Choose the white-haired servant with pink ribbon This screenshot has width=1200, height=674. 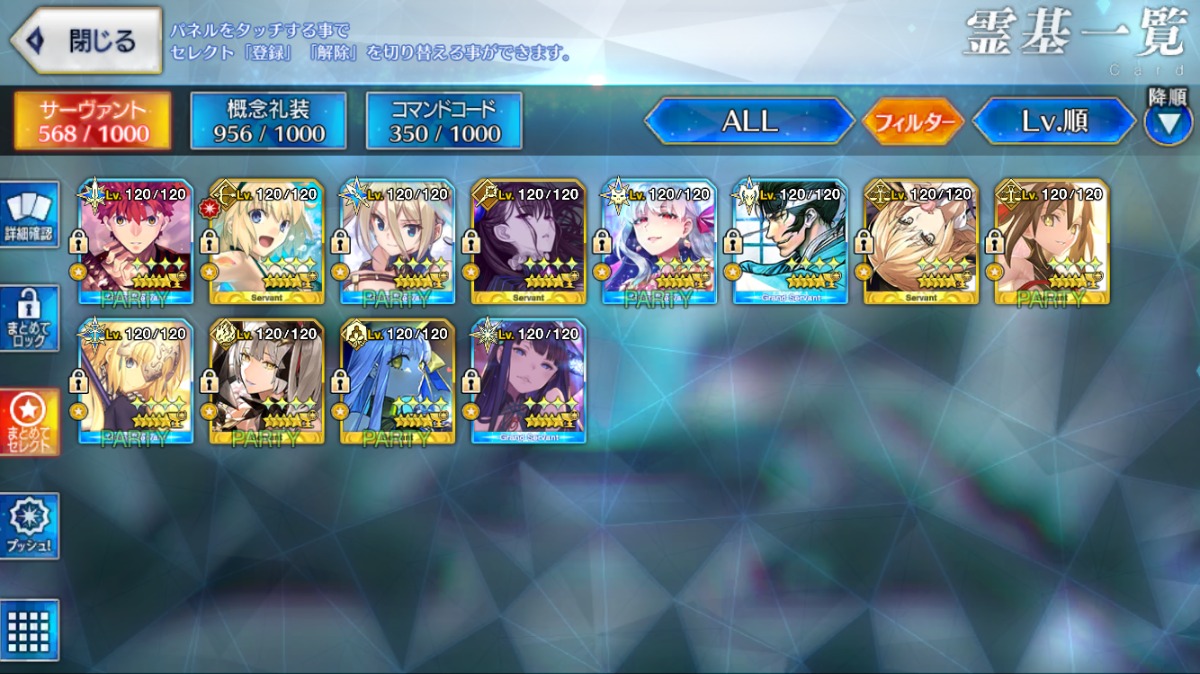659,242
